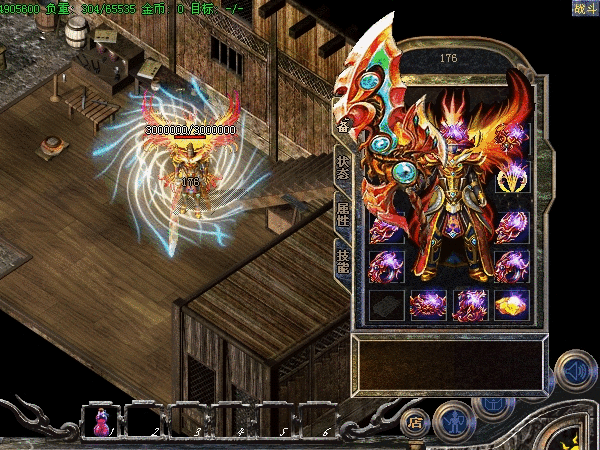
Task: Toggle the 战斗 combat mode button
Action: point(584,8)
